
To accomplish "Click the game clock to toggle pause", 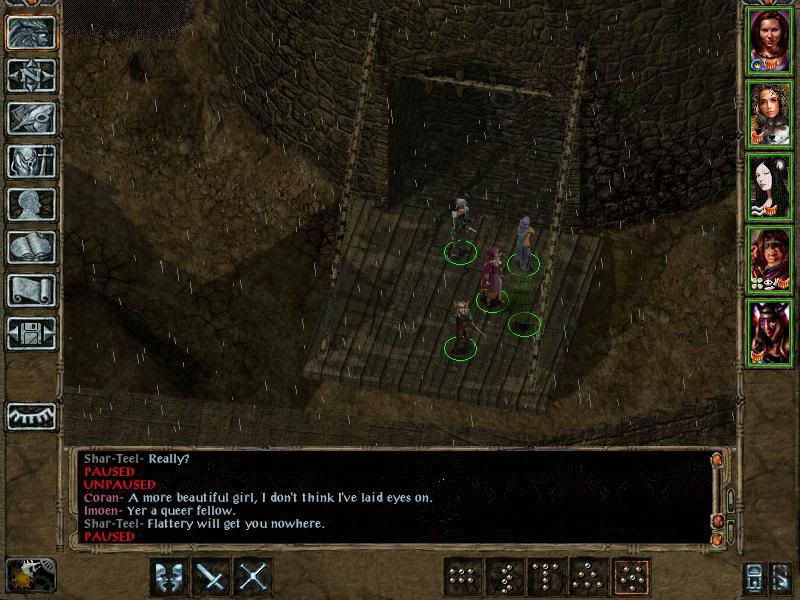I will point(29,575).
